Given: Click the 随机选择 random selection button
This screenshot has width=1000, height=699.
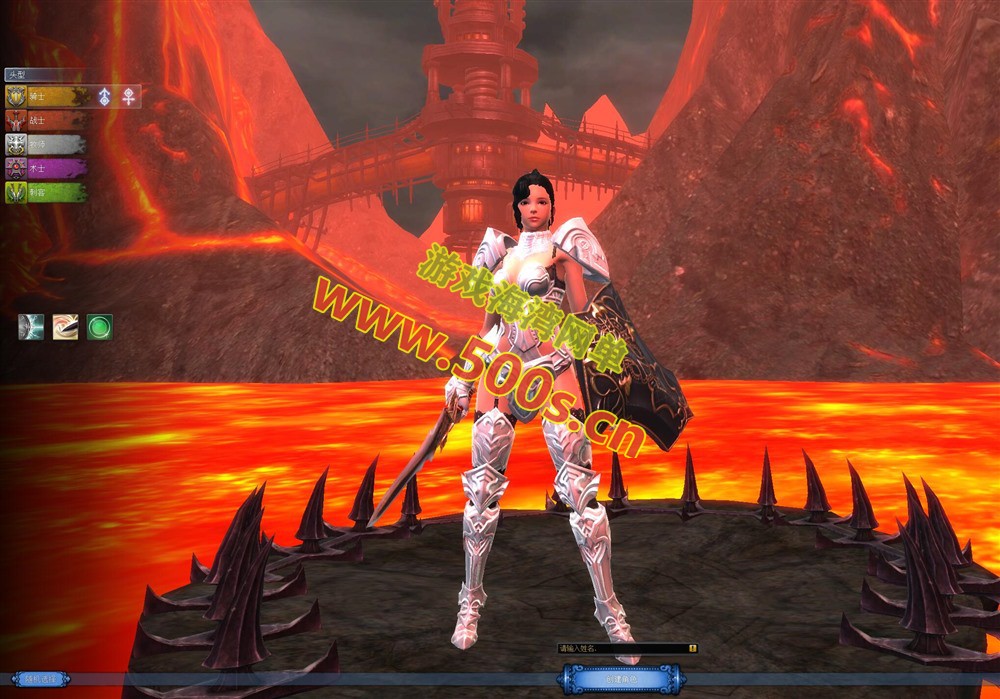Looking at the screenshot, I should tap(41, 679).
